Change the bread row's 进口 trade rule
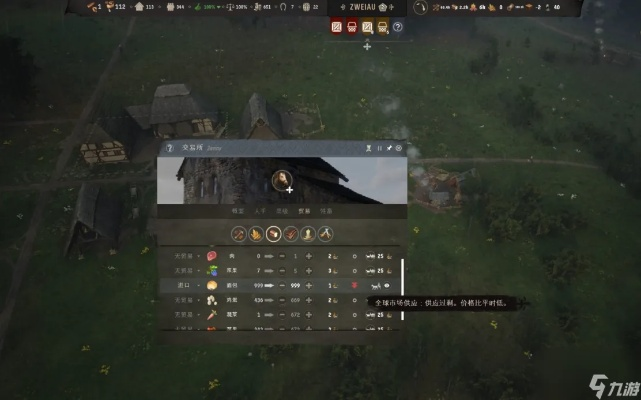This screenshot has height=400, width=641. (183, 285)
